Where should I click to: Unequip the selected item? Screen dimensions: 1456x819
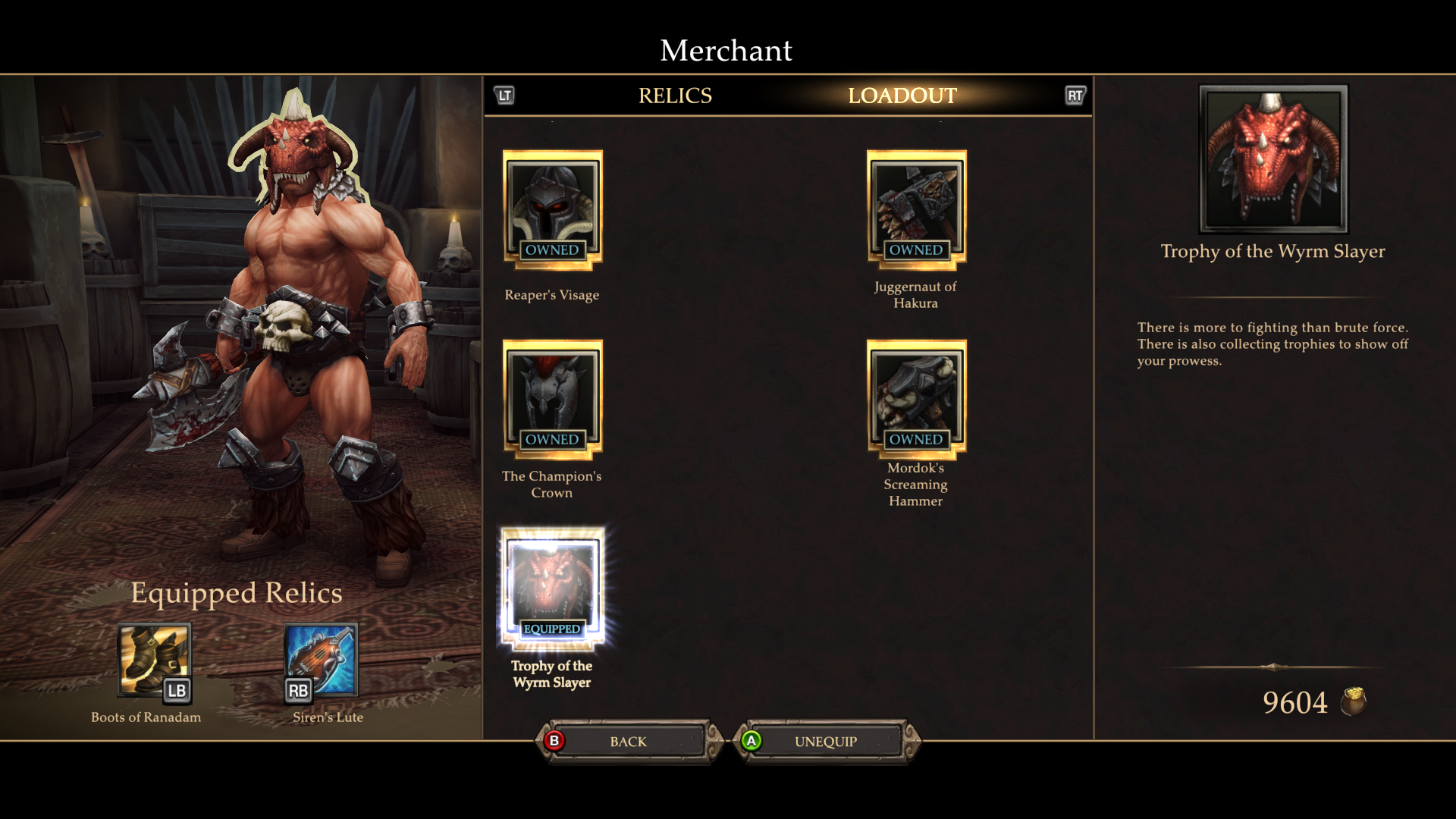(x=826, y=742)
